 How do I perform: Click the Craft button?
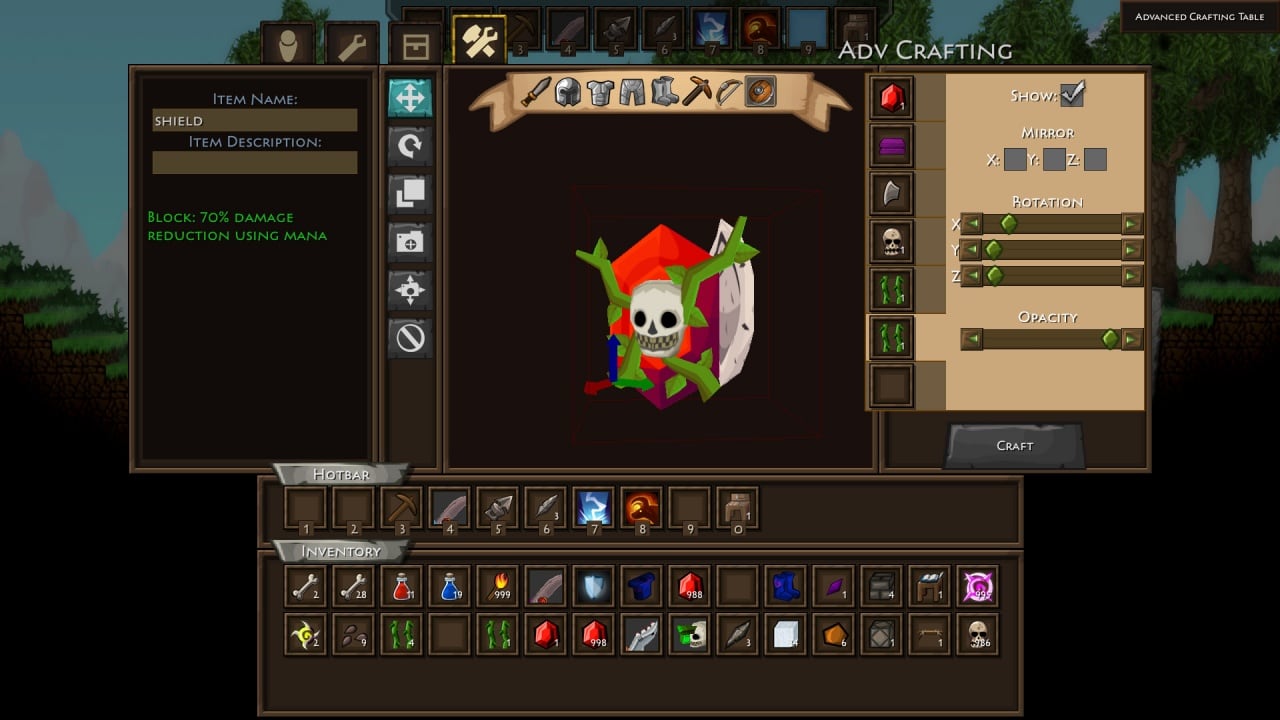(x=1014, y=446)
